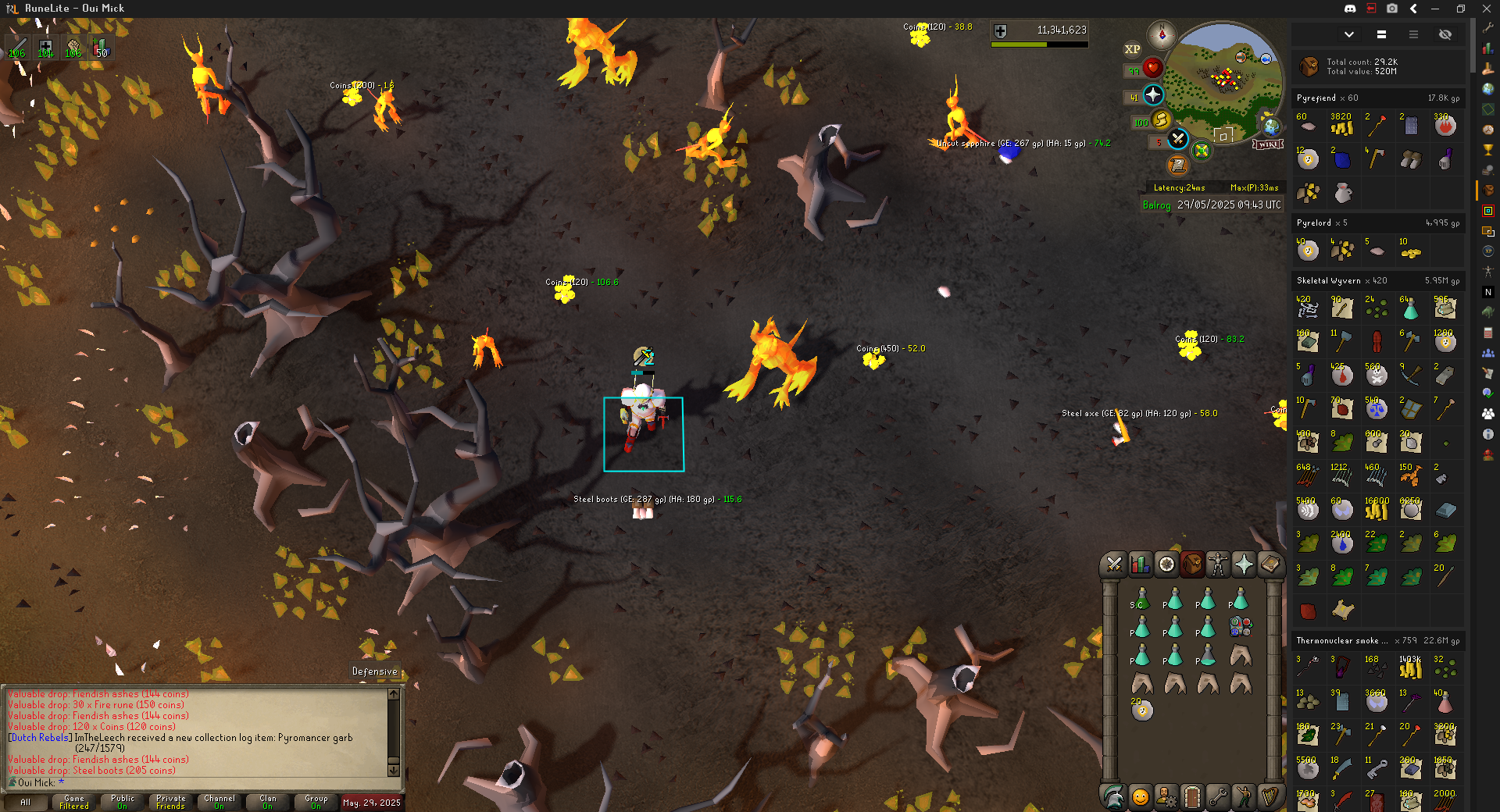Toggle the XP drops orb
Viewport: 1500px width, 812px height.
pyautogui.click(x=1132, y=49)
